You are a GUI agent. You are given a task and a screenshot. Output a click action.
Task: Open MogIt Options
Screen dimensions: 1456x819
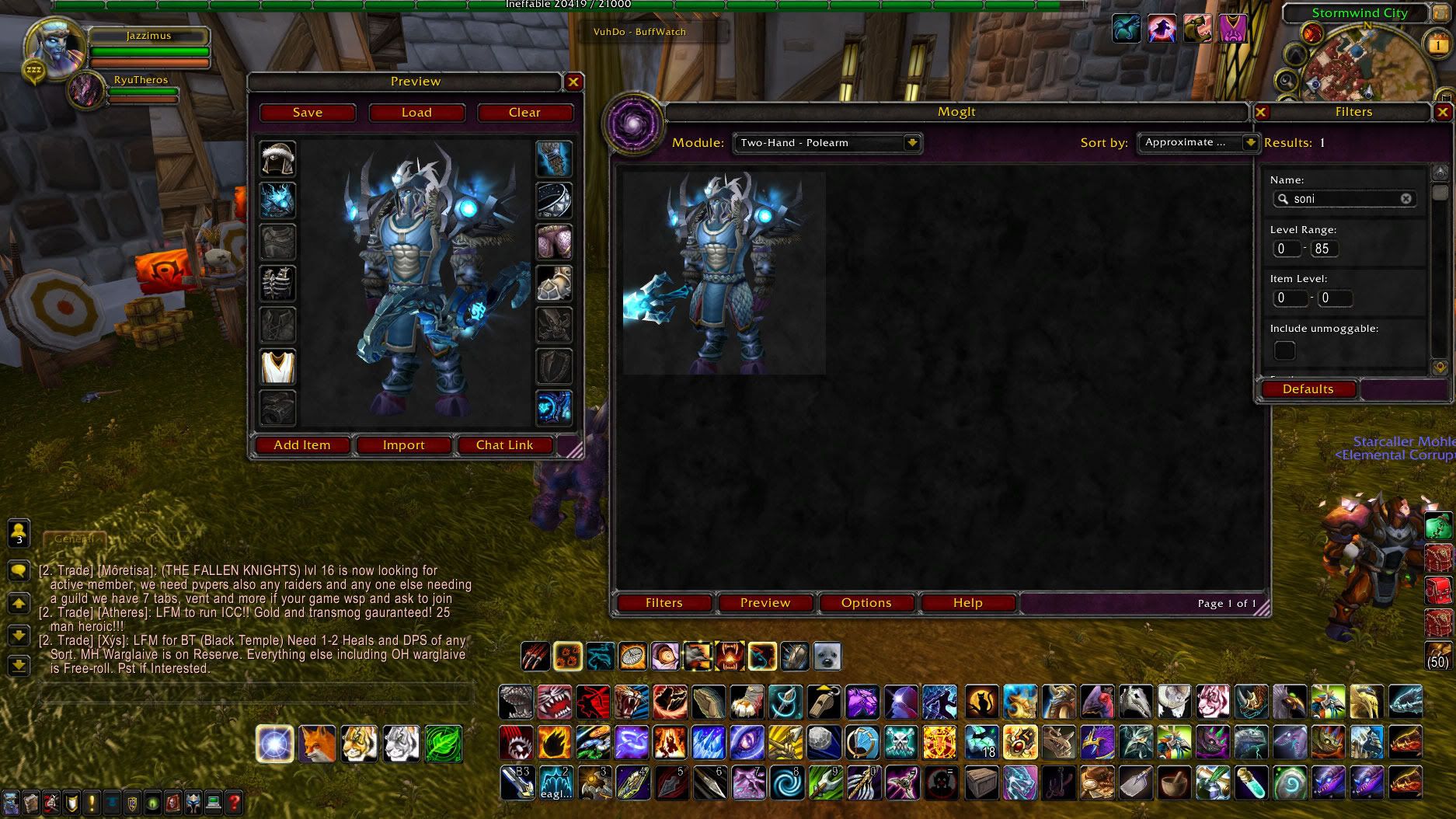[x=866, y=603]
